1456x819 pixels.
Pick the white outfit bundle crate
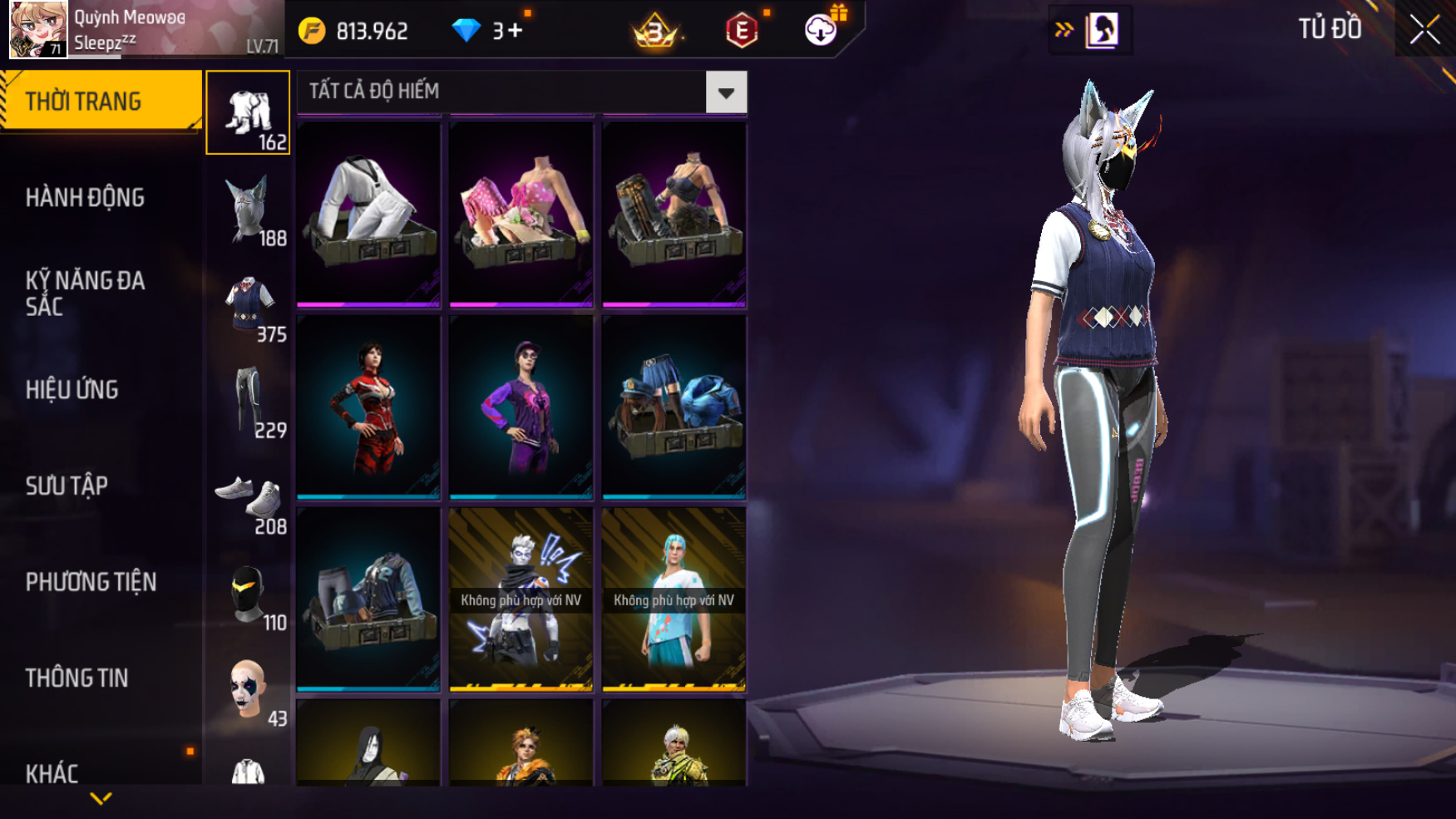tap(368, 215)
